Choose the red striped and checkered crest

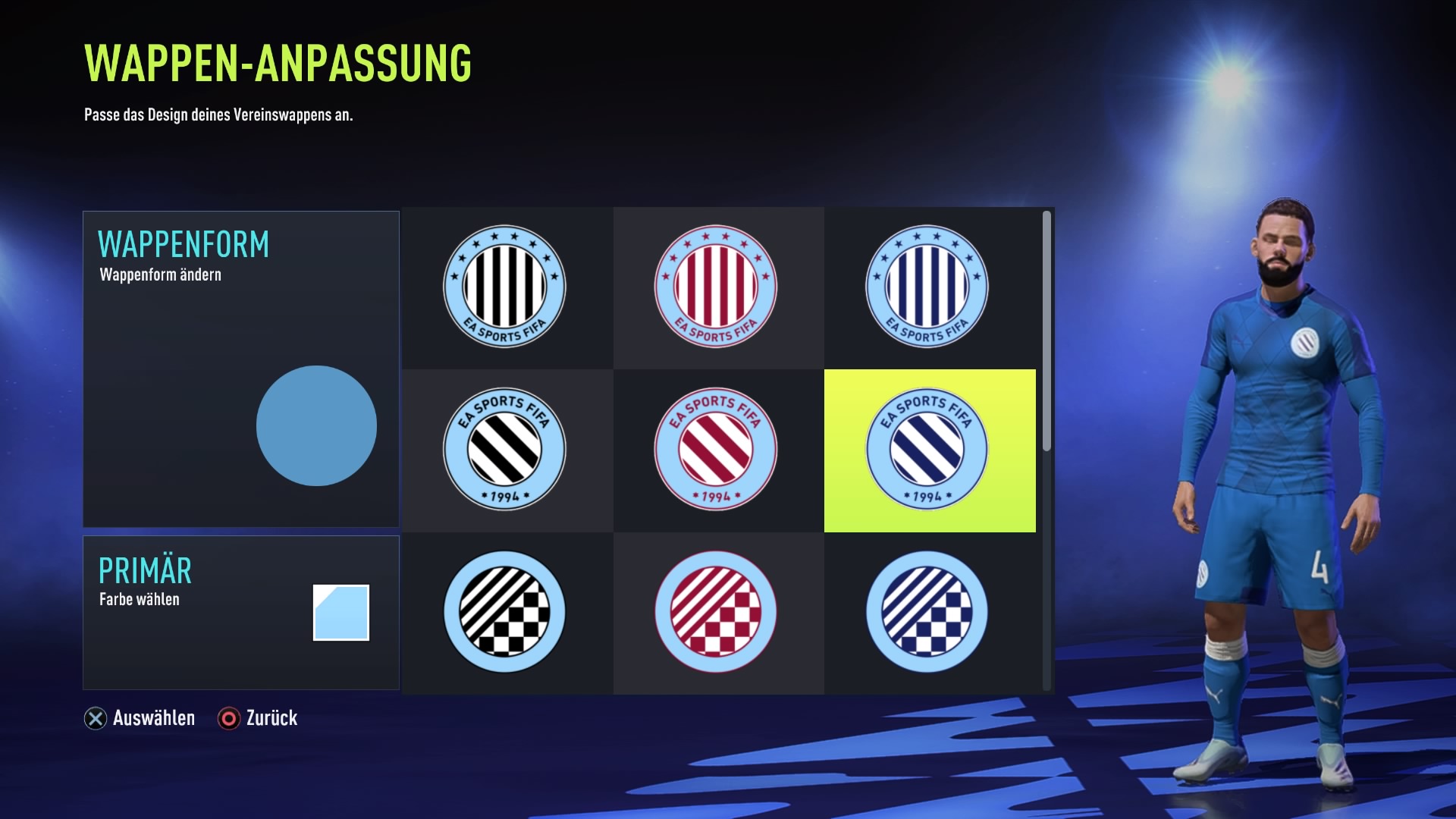pyautogui.click(x=716, y=612)
